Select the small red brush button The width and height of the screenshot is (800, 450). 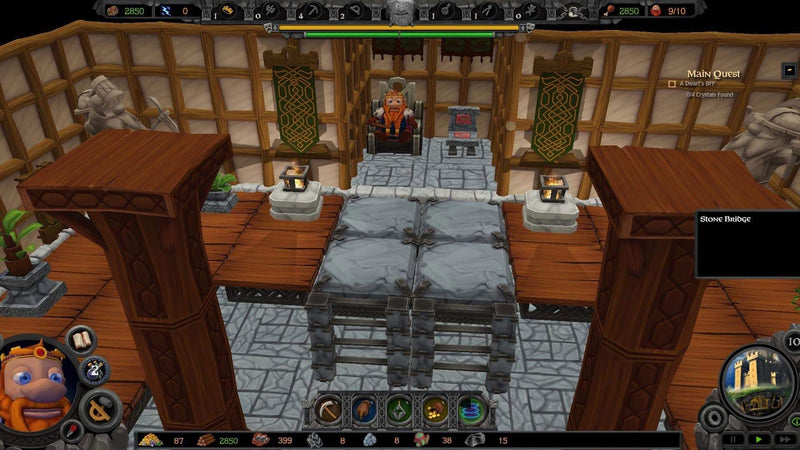[69, 432]
